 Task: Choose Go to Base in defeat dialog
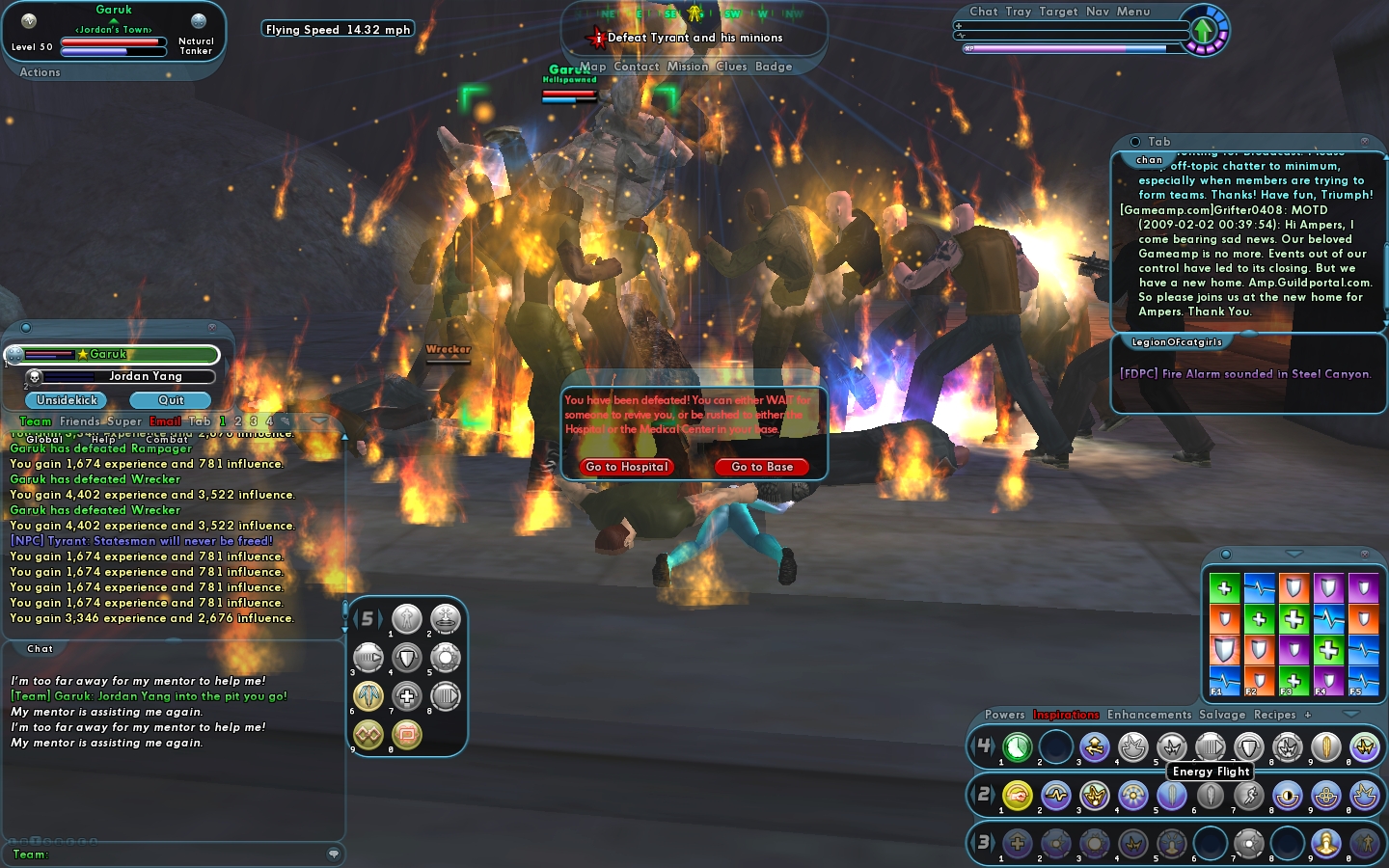pos(762,467)
